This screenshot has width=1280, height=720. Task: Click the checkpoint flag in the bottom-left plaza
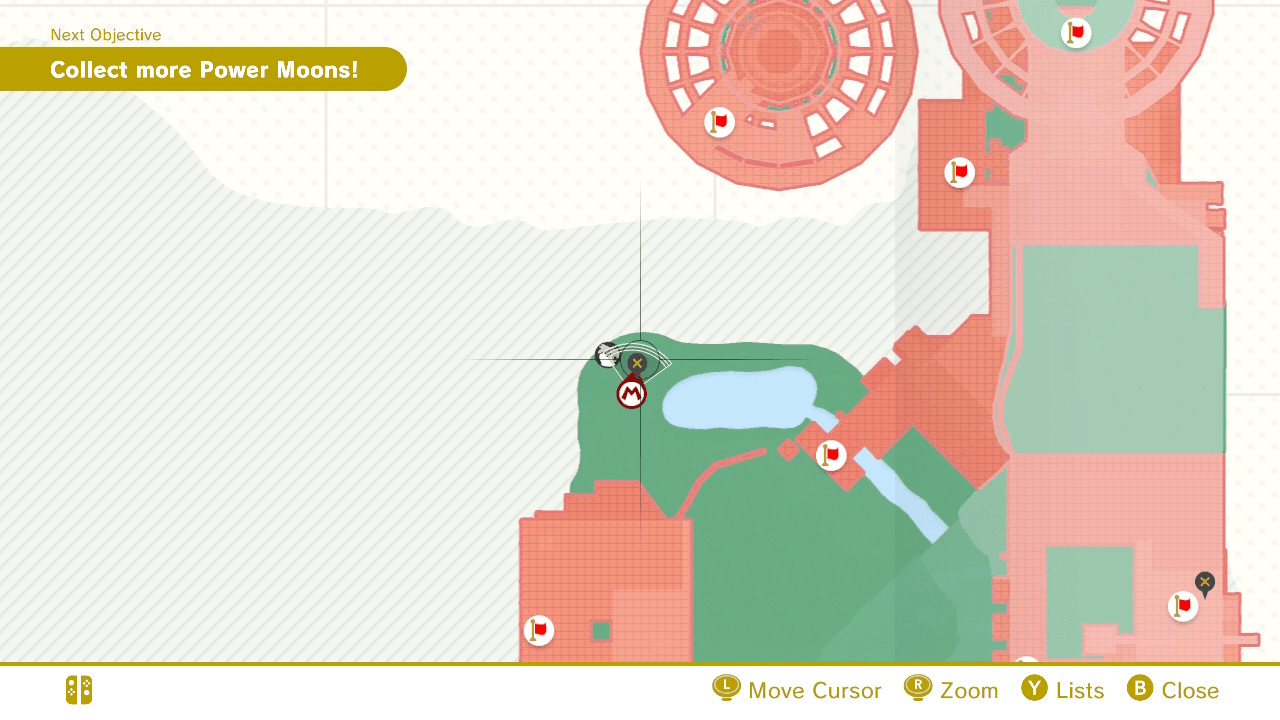pyautogui.click(x=537, y=629)
